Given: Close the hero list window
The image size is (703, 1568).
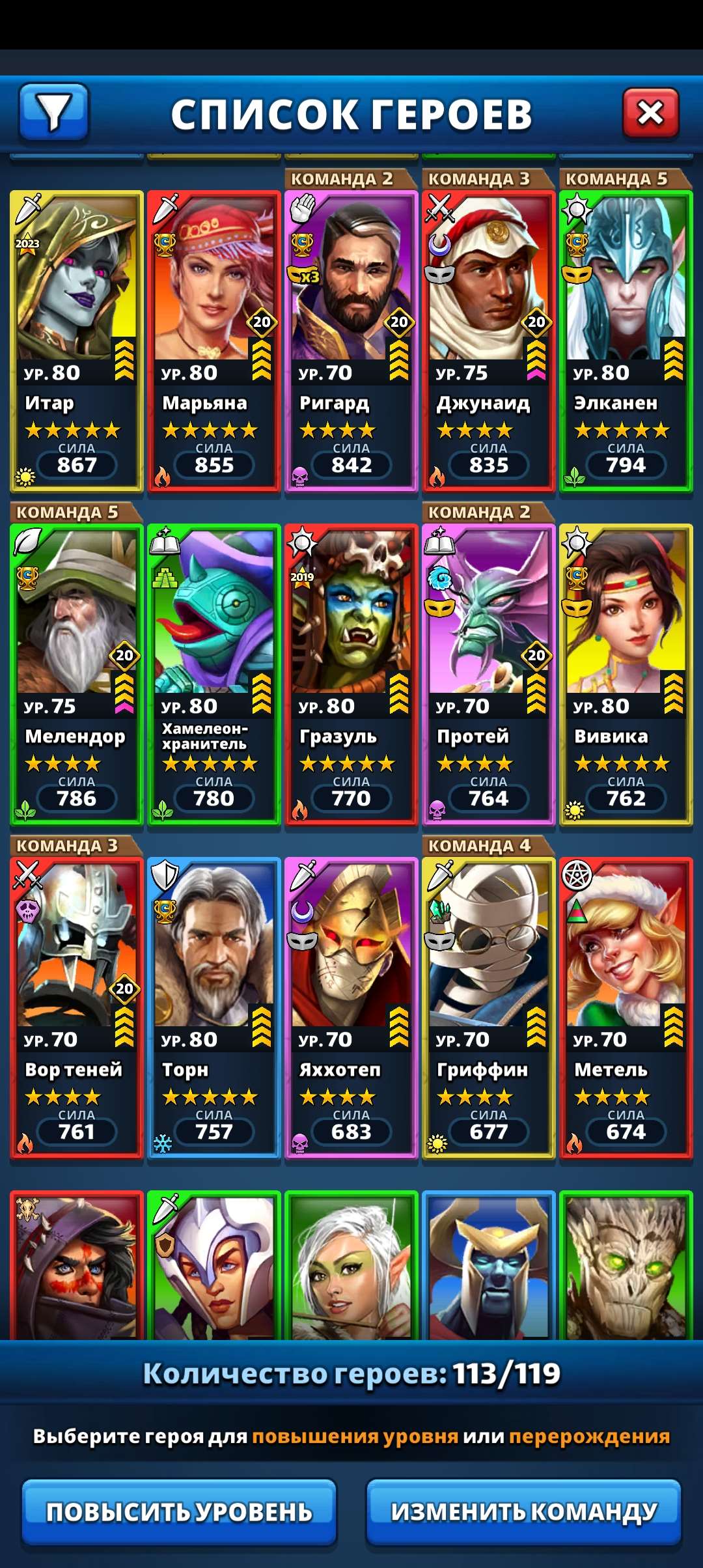Looking at the screenshot, I should [x=650, y=114].
